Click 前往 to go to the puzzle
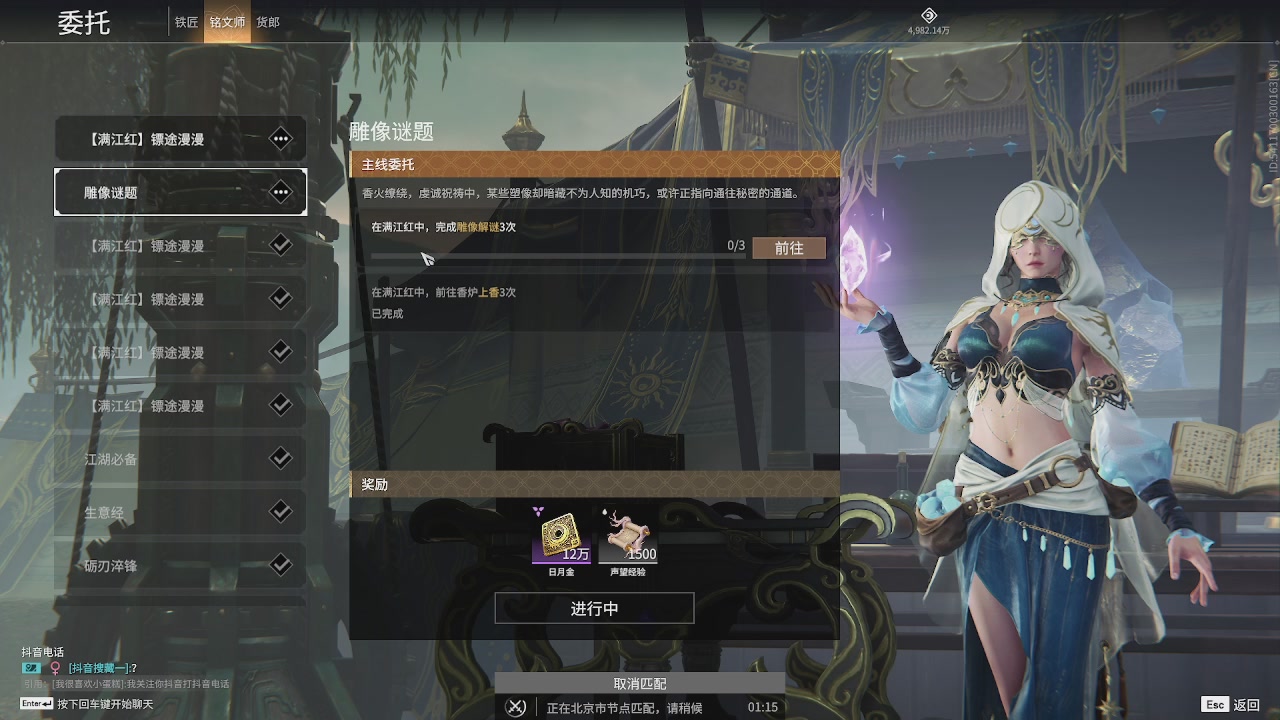 coord(789,248)
